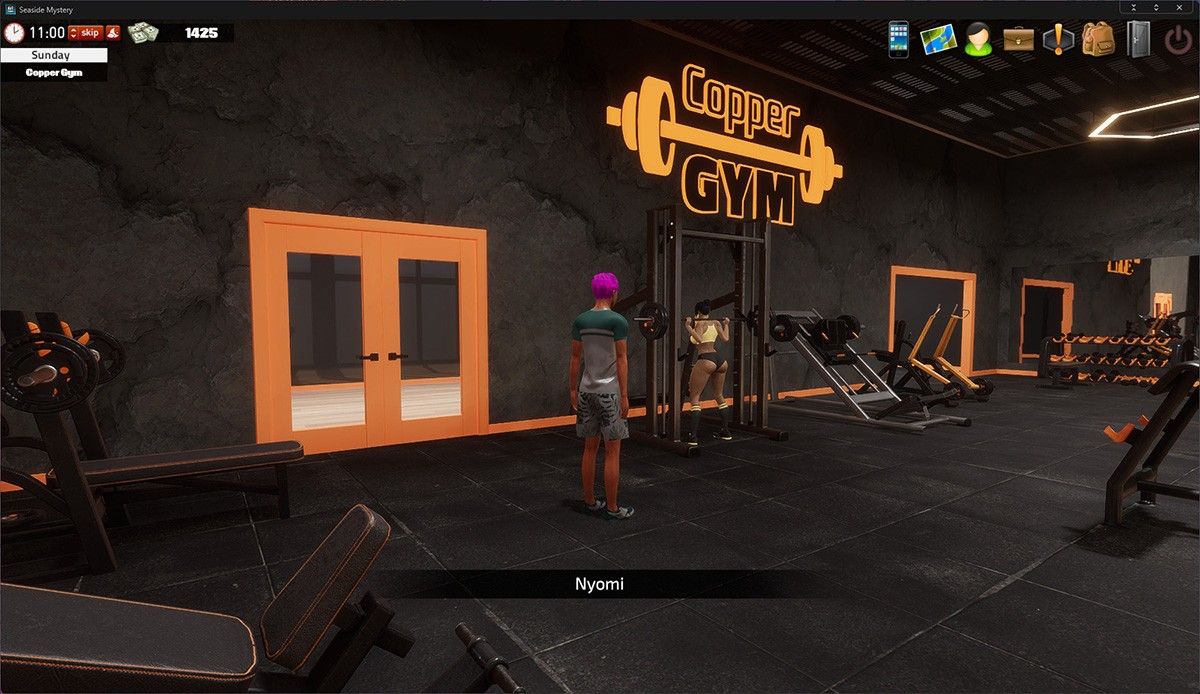Open the brown briefcase
The image size is (1200, 694).
pyautogui.click(x=1019, y=40)
